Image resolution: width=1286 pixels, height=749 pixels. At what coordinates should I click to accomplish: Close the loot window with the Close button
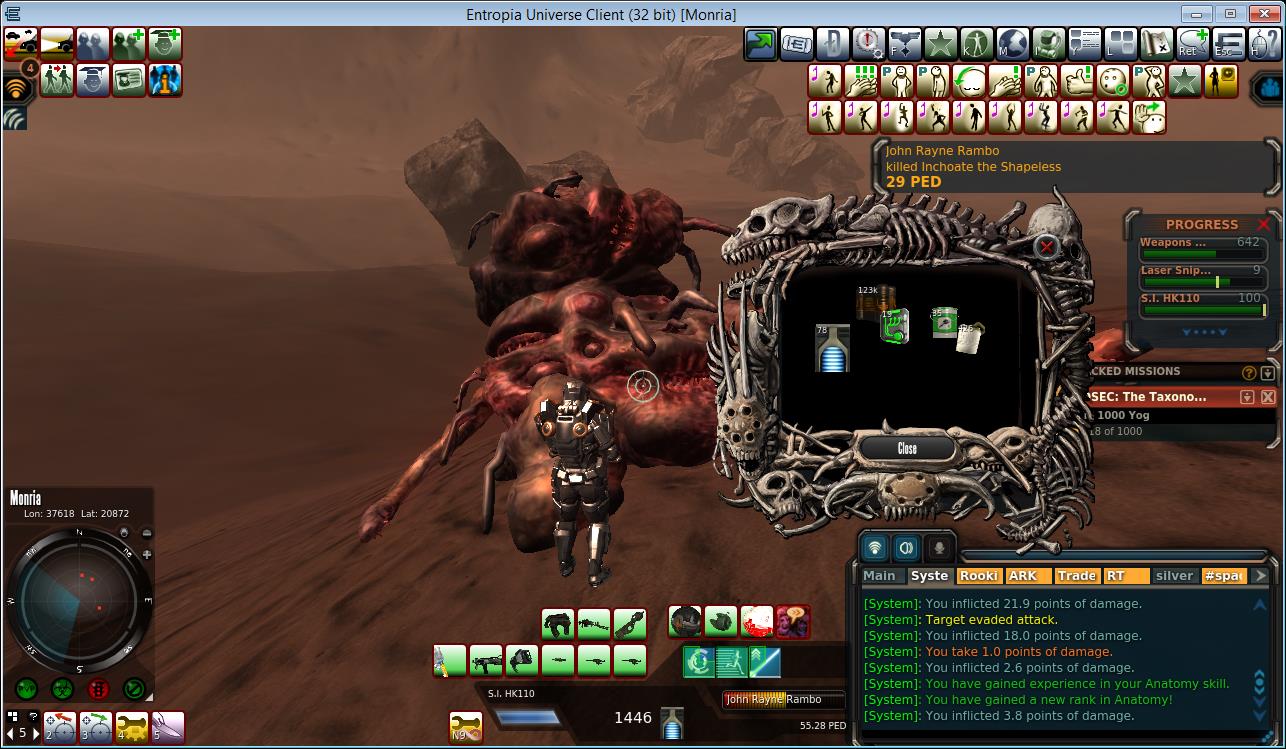click(x=906, y=448)
